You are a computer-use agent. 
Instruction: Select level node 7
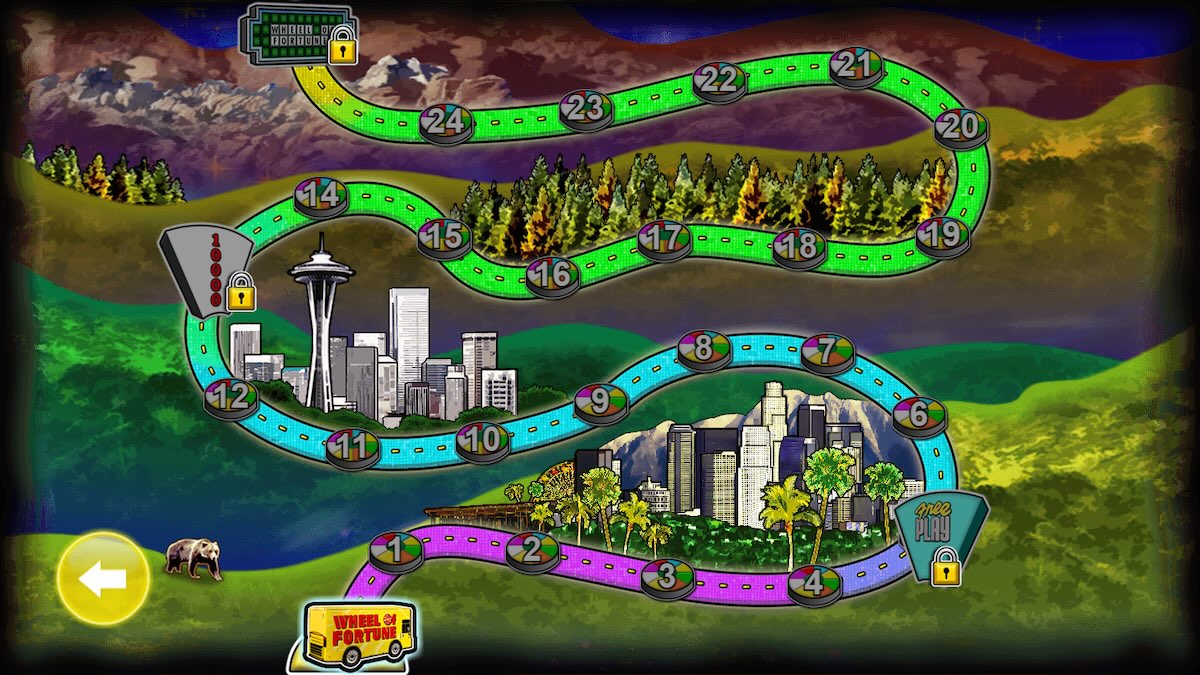827,351
